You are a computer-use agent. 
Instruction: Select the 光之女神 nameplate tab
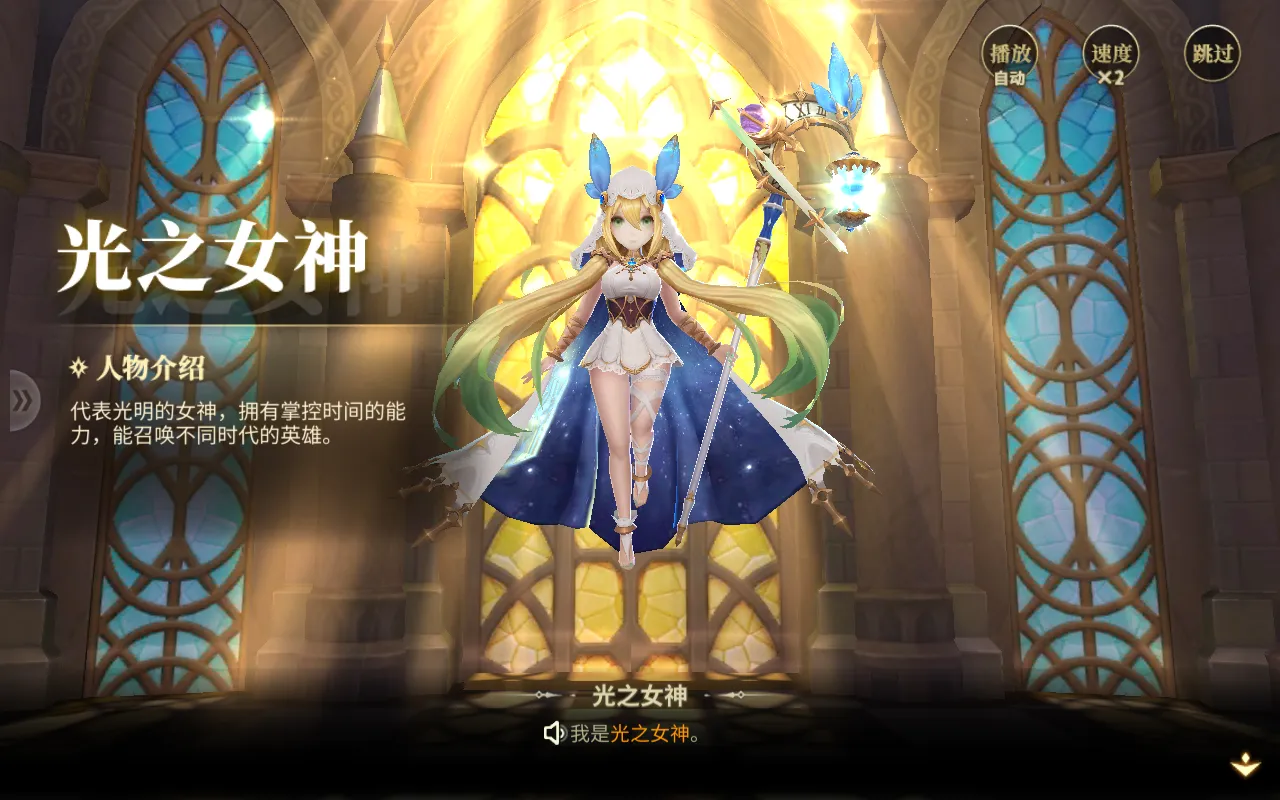pos(639,693)
